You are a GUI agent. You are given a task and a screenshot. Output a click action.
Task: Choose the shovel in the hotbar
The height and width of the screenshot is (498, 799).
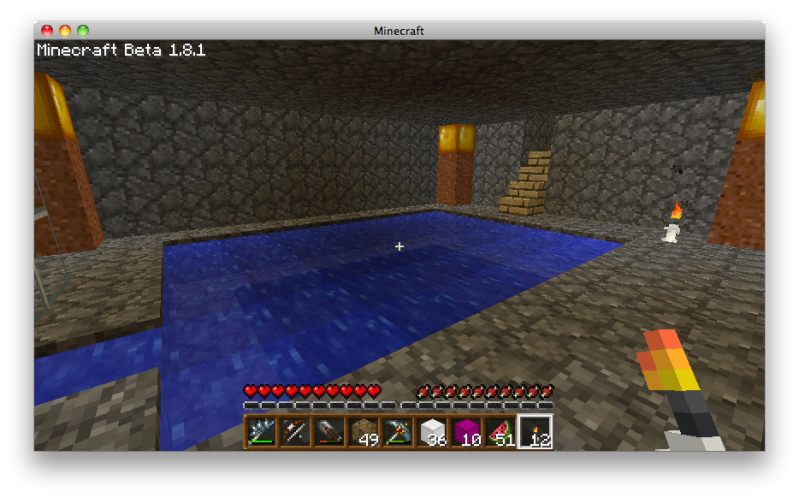click(331, 432)
